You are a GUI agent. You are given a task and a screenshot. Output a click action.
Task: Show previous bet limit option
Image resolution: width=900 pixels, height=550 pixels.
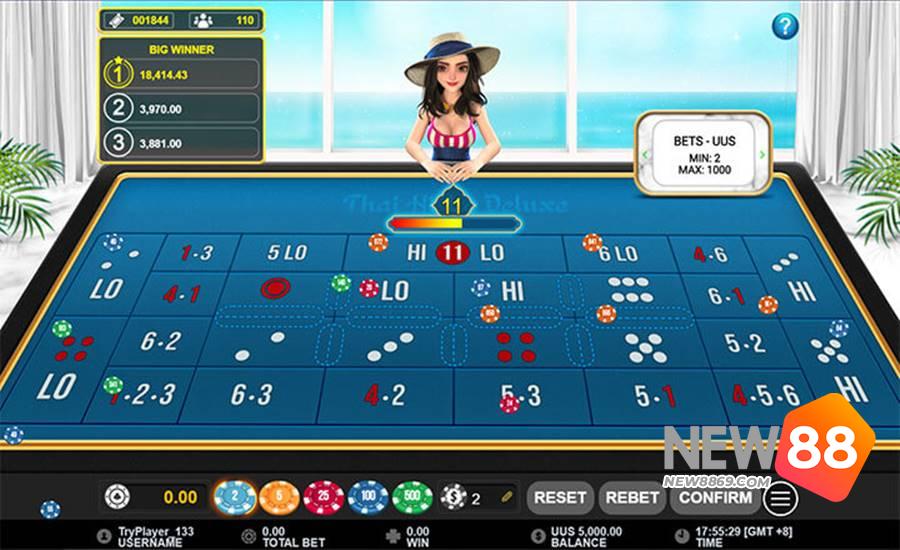pyautogui.click(x=646, y=155)
